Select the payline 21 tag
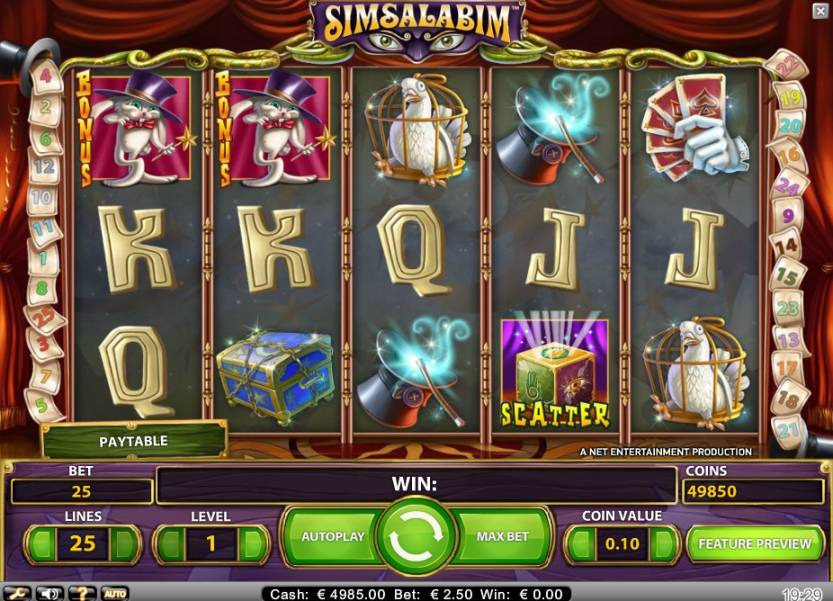Image resolution: width=833 pixels, height=601 pixels. (789, 432)
